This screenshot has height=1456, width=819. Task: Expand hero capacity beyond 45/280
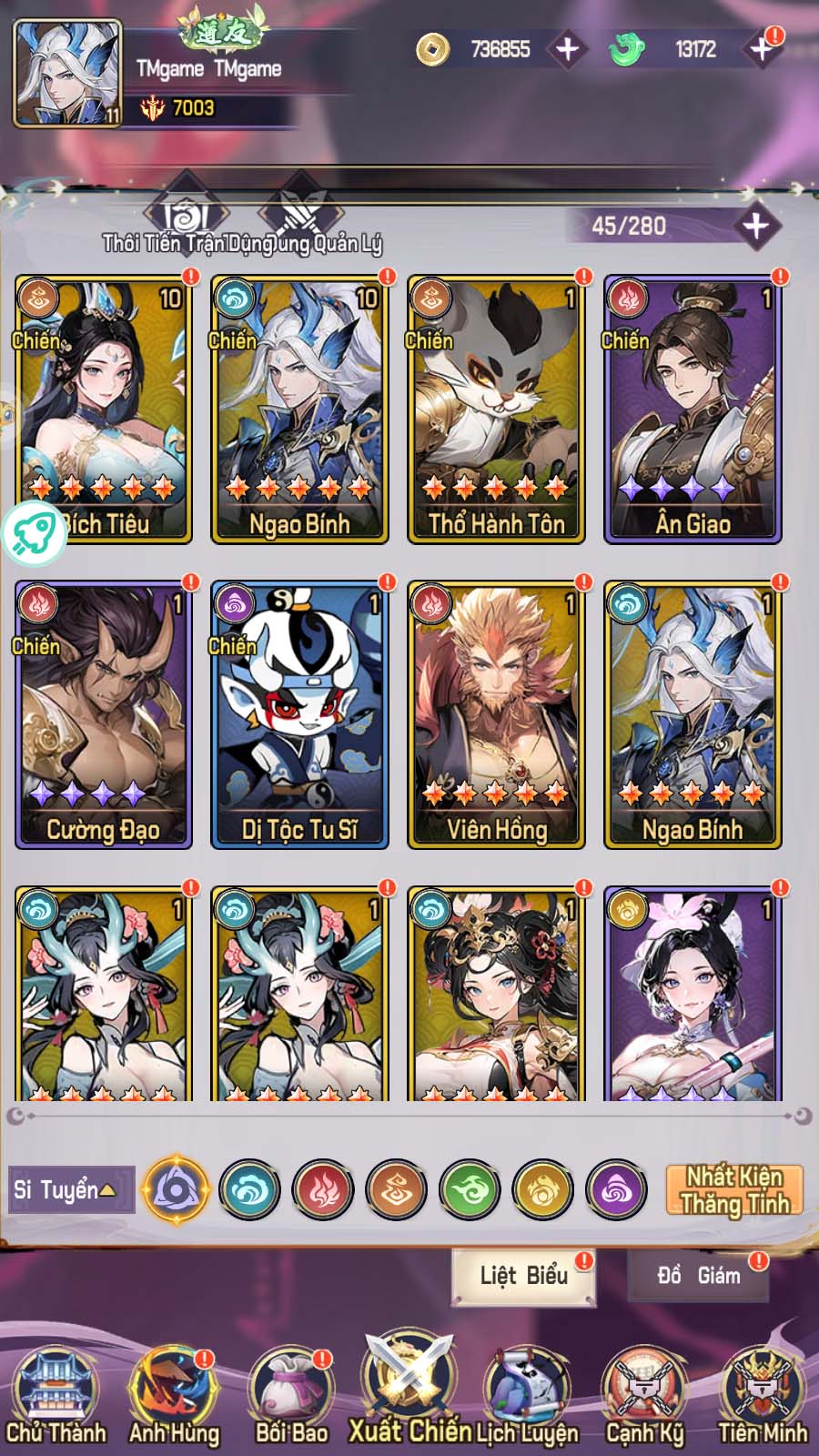click(x=755, y=226)
